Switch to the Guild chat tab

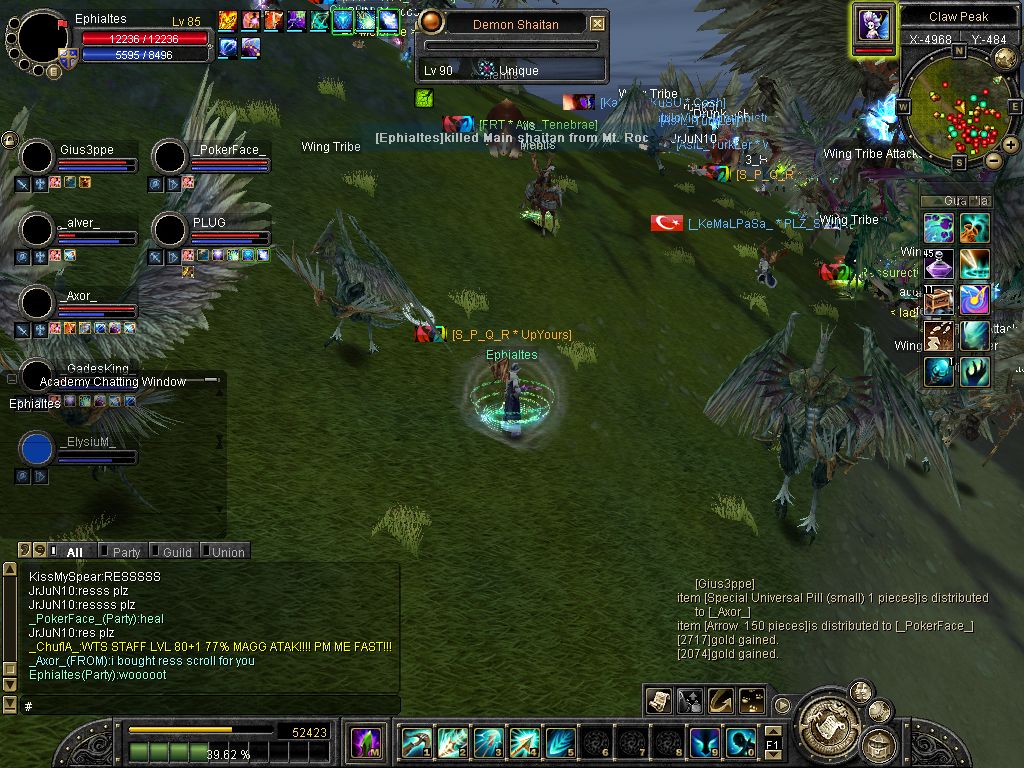click(x=176, y=552)
